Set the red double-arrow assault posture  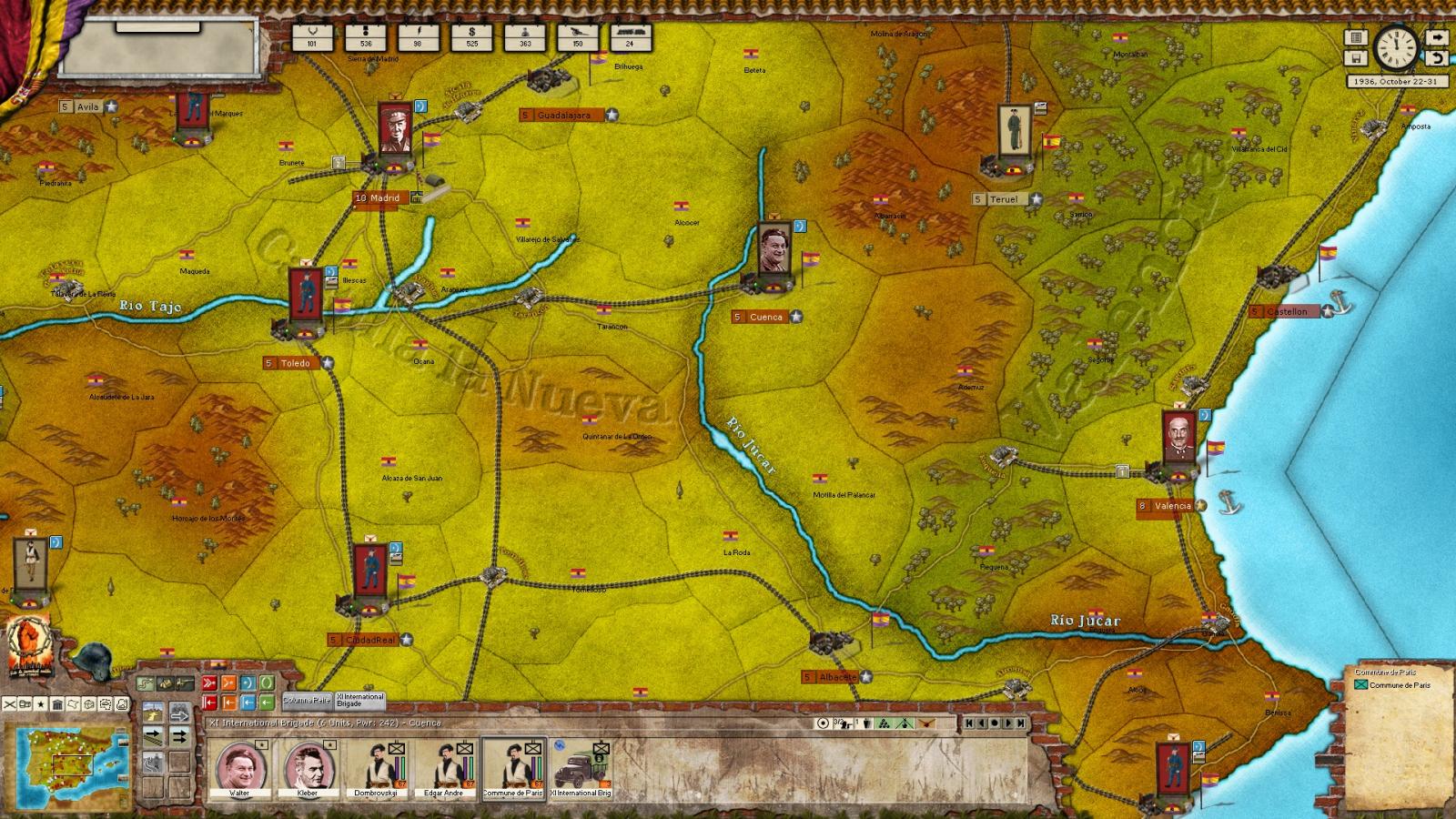click(x=209, y=682)
